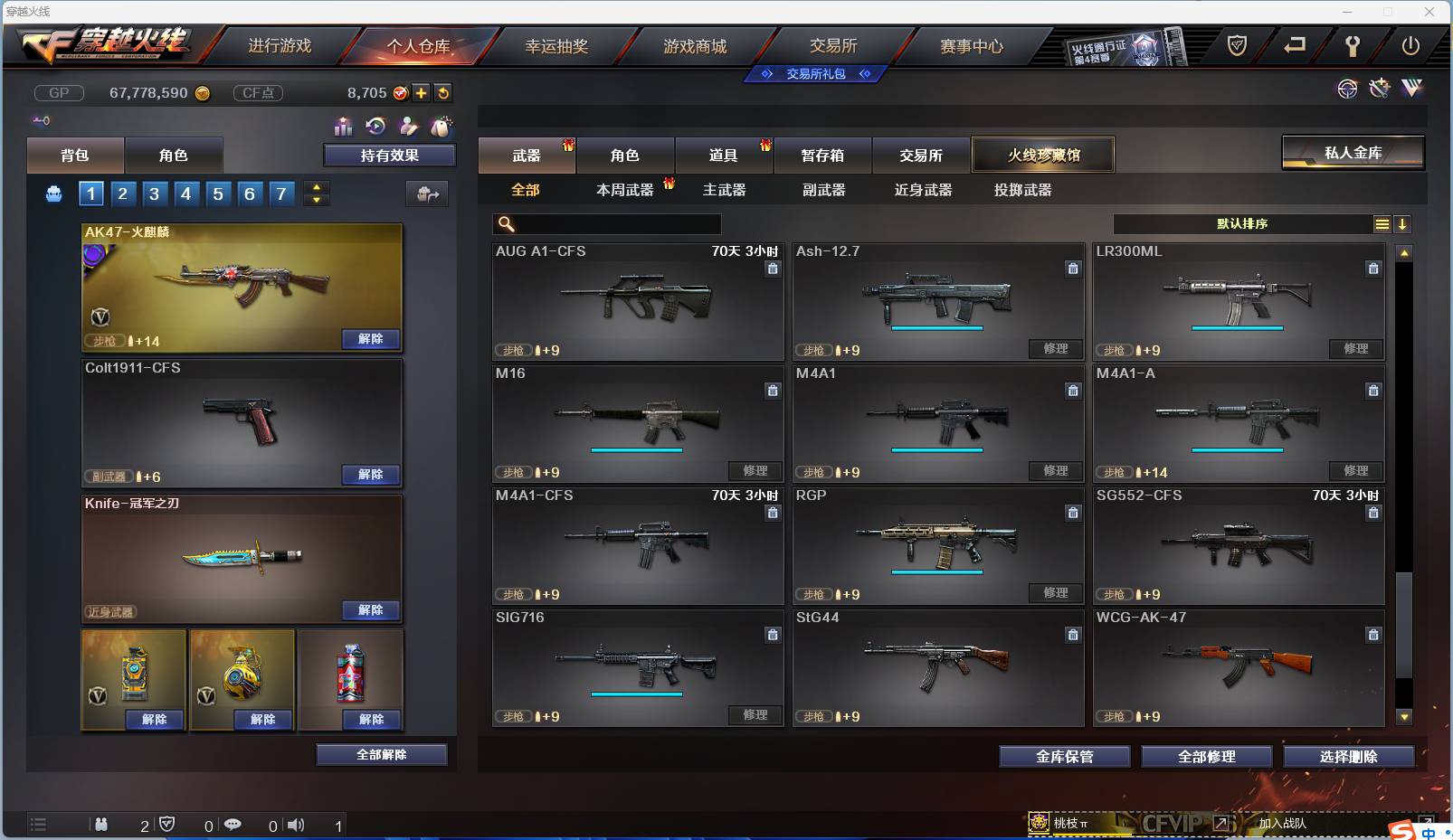Toggle sort direction arrow beside 默认排序
Image resolution: width=1453 pixels, height=840 pixels.
pos(1403,223)
